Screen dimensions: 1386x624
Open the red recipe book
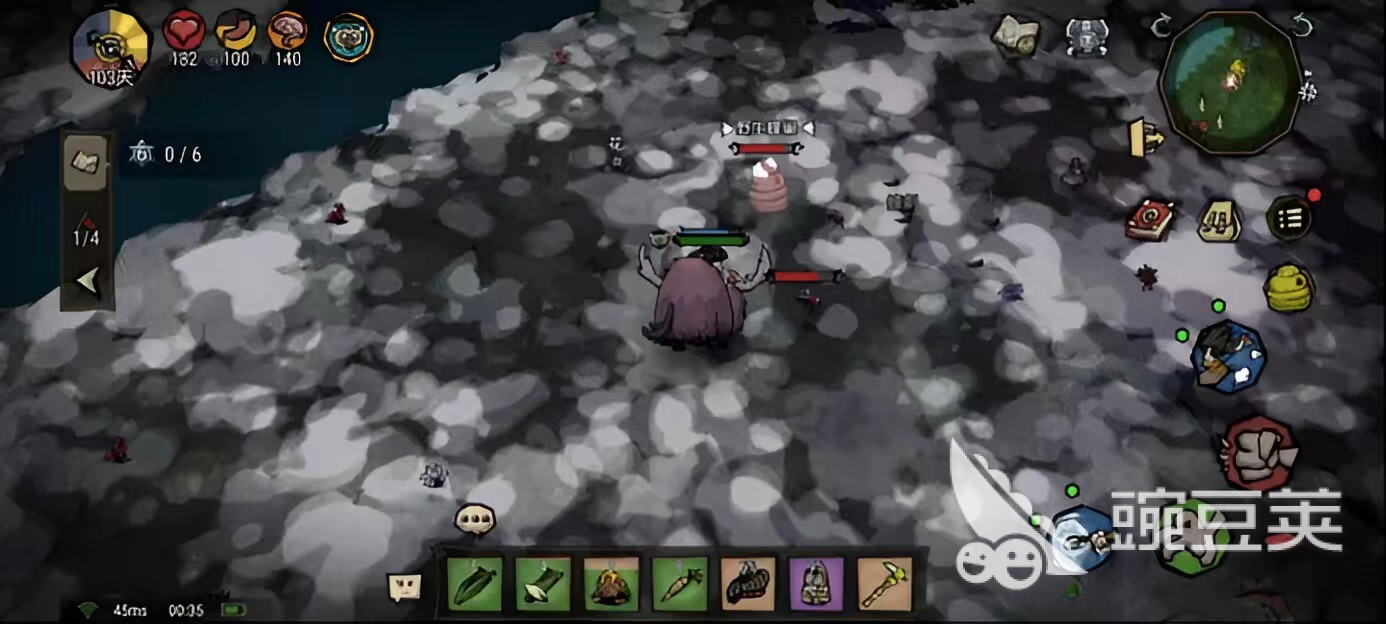coord(1149,219)
